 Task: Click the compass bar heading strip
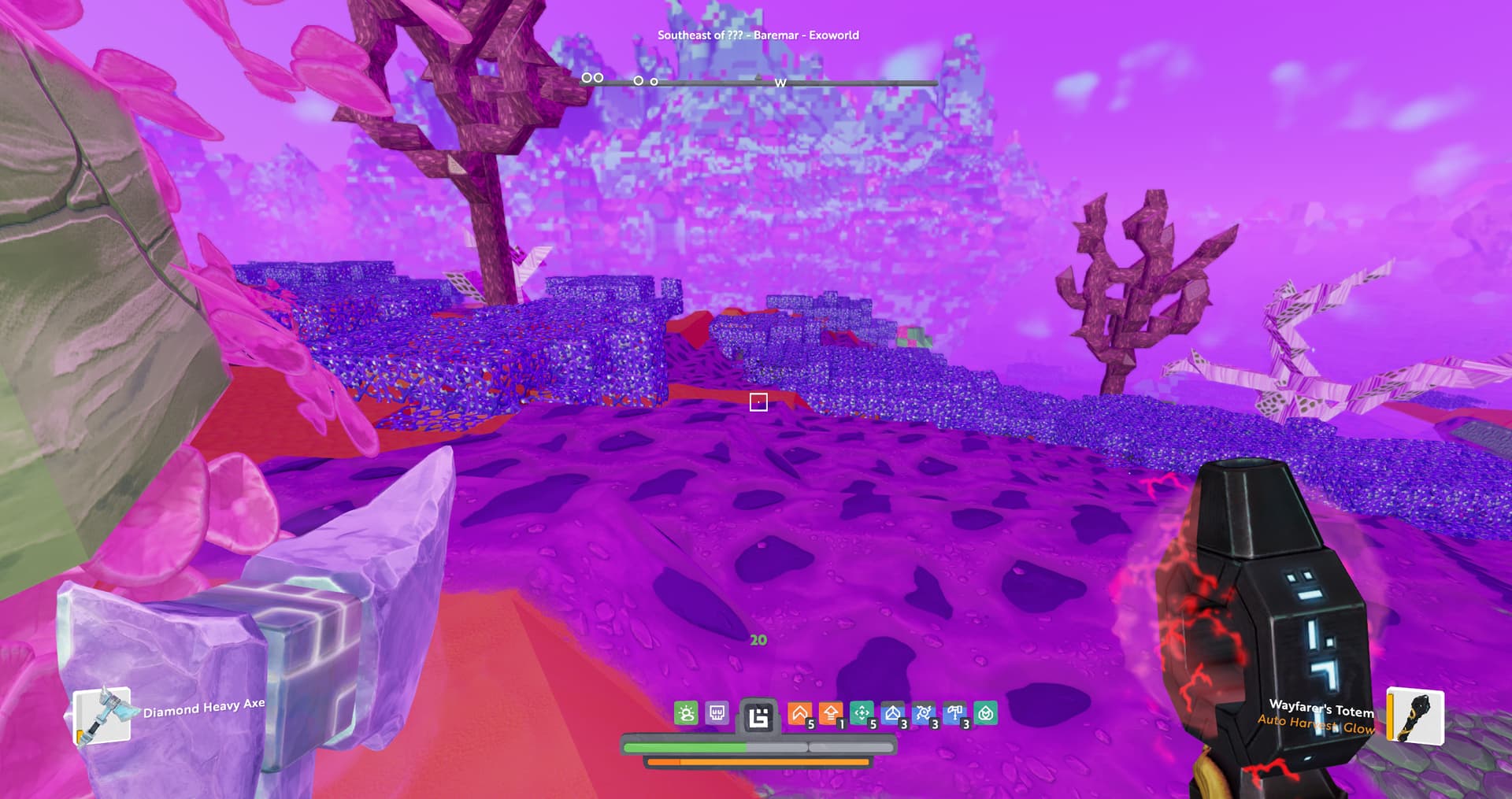[759, 82]
